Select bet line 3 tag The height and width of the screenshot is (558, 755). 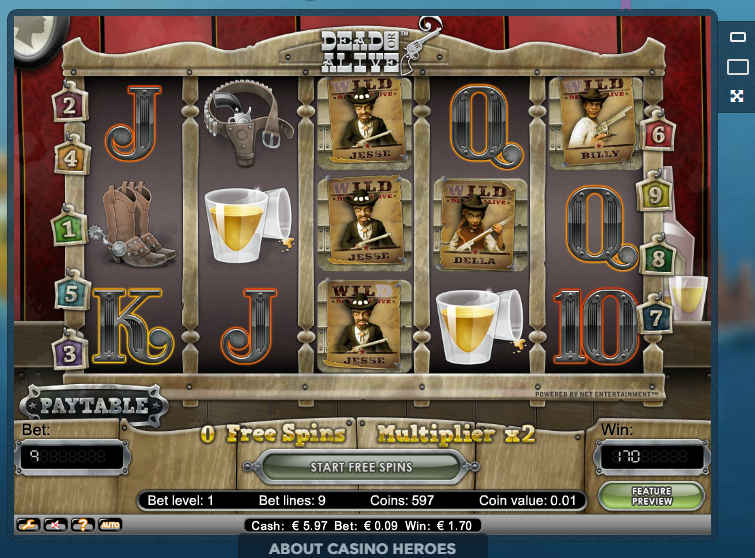pos(70,352)
